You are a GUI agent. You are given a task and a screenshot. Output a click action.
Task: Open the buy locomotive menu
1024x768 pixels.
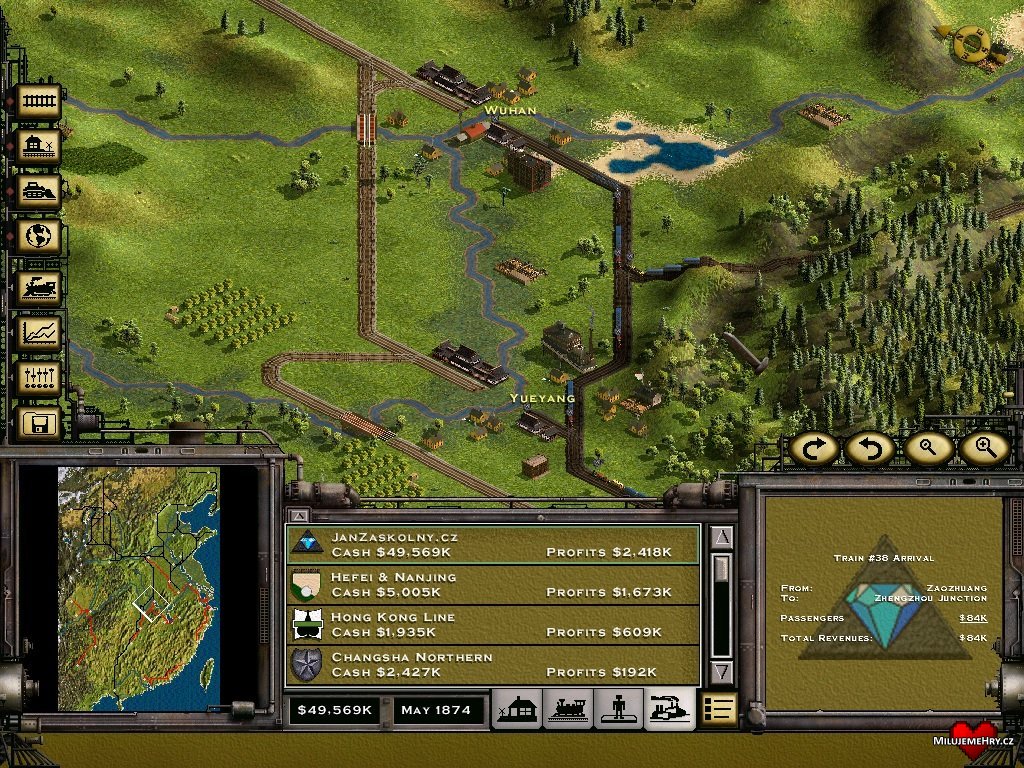click(38, 288)
